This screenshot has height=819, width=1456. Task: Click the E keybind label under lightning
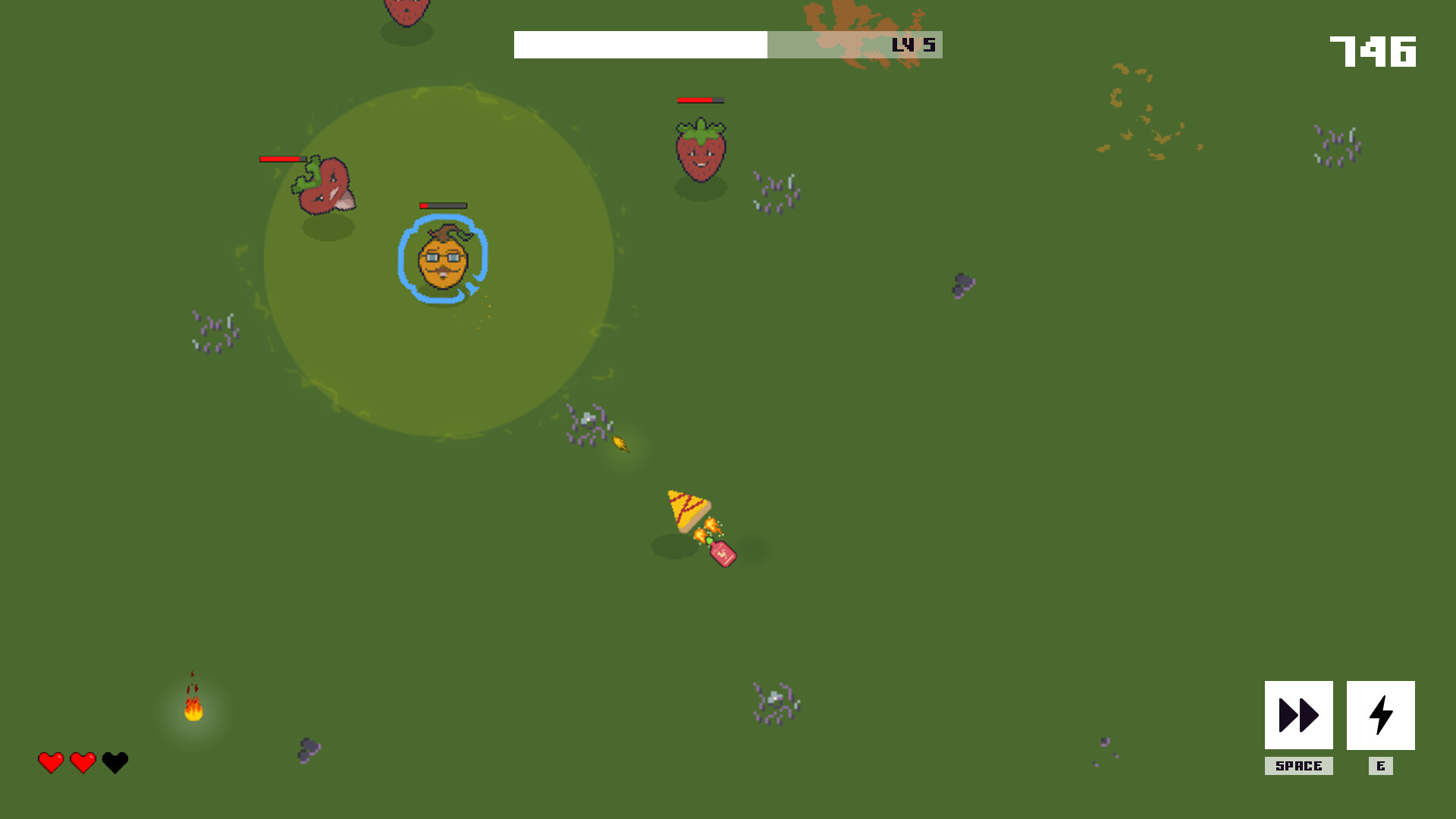tap(1382, 766)
